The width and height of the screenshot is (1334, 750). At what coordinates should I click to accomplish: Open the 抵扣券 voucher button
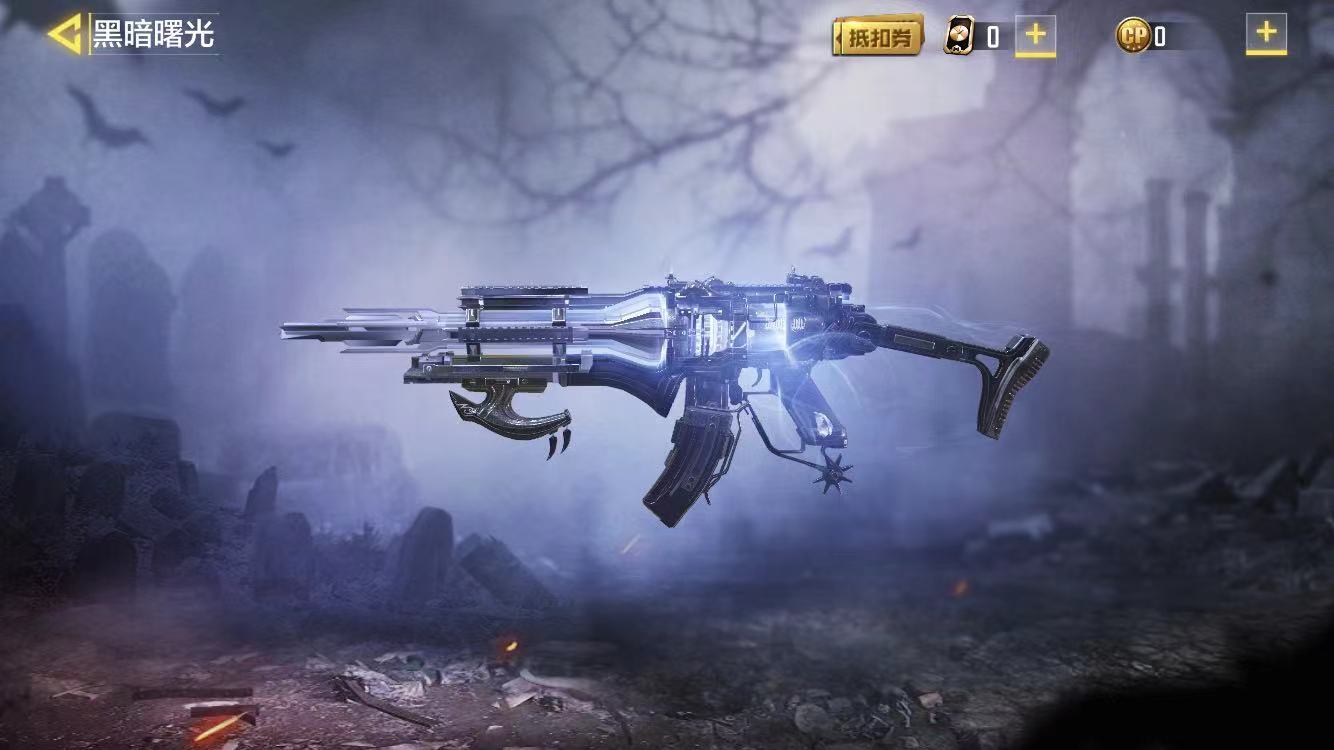coord(877,37)
